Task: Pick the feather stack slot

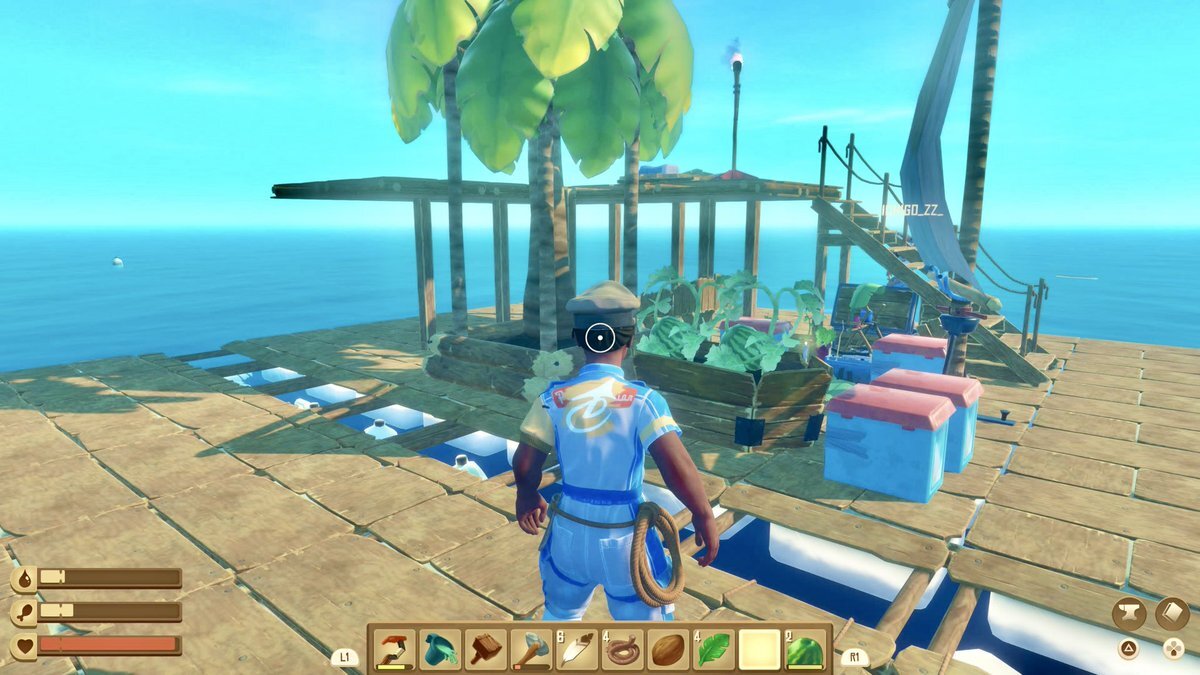Action: (x=577, y=650)
